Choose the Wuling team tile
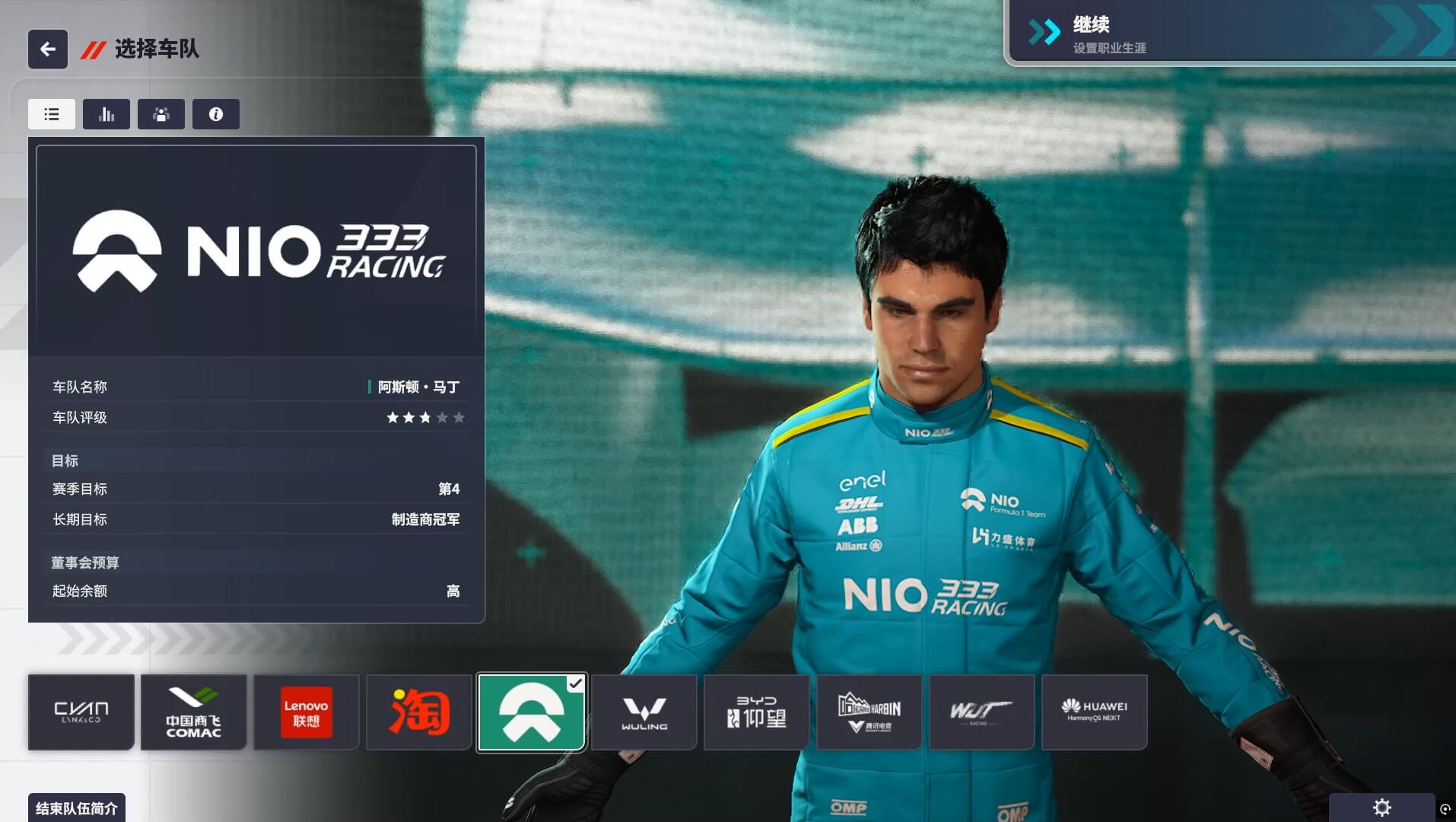Viewport: 1456px width, 822px height. (x=644, y=712)
